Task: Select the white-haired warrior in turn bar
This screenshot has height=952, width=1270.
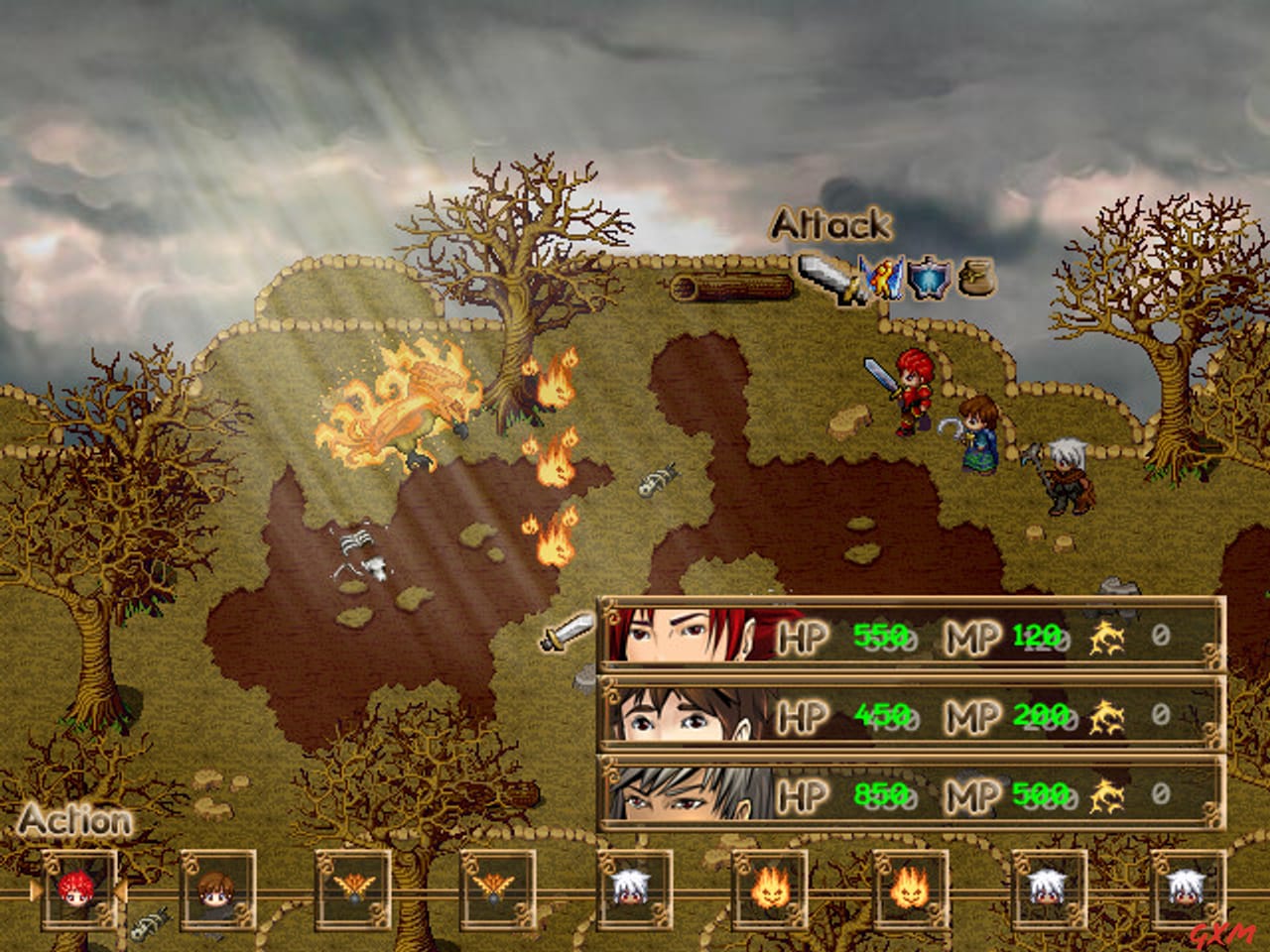Action: pos(635,891)
